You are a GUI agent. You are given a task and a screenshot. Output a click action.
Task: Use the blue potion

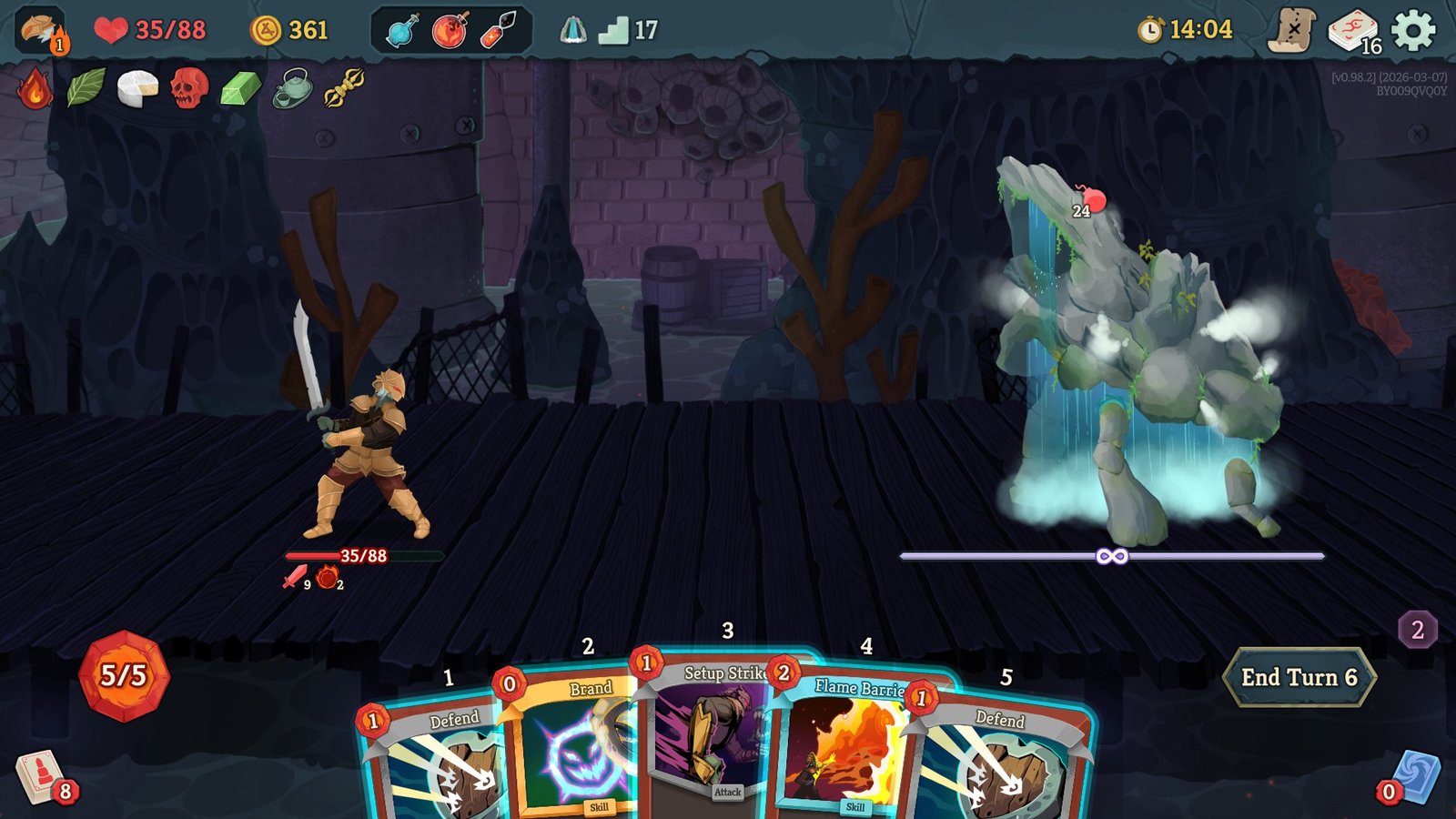tap(402, 30)
